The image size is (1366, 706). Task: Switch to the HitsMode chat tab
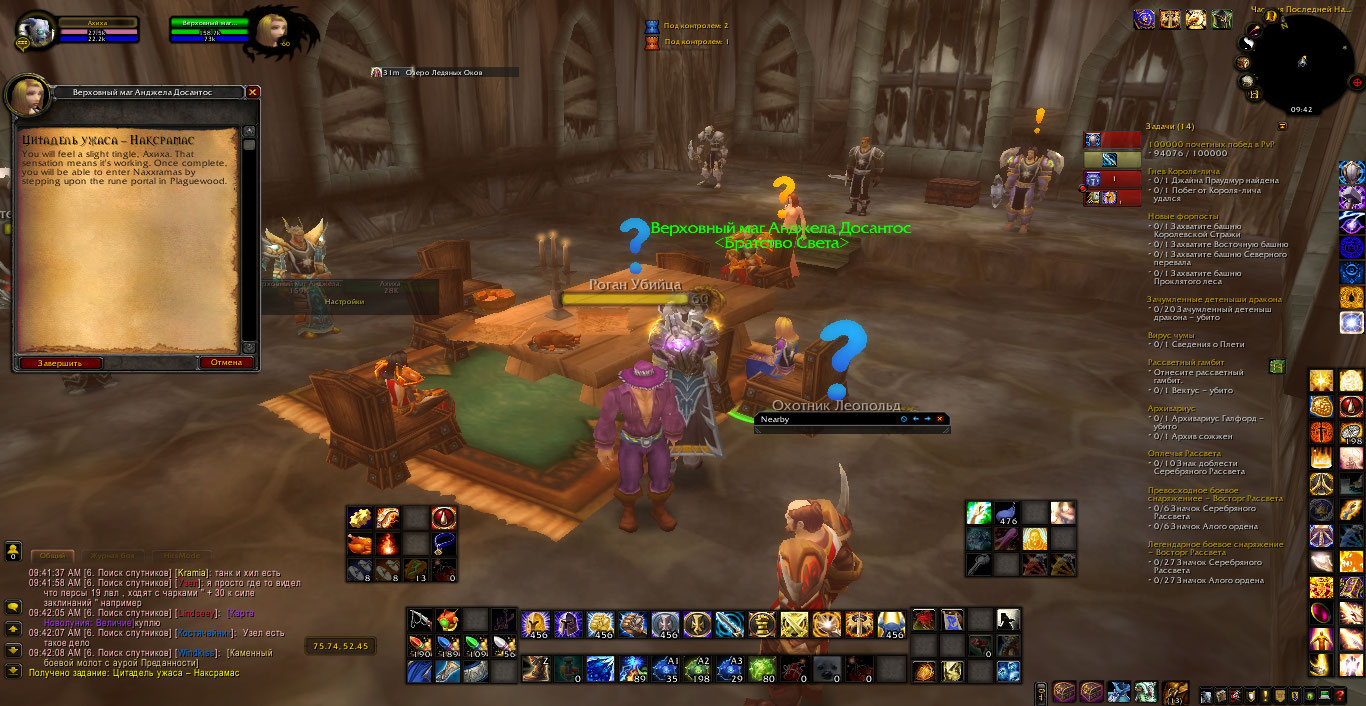point(180,555)
